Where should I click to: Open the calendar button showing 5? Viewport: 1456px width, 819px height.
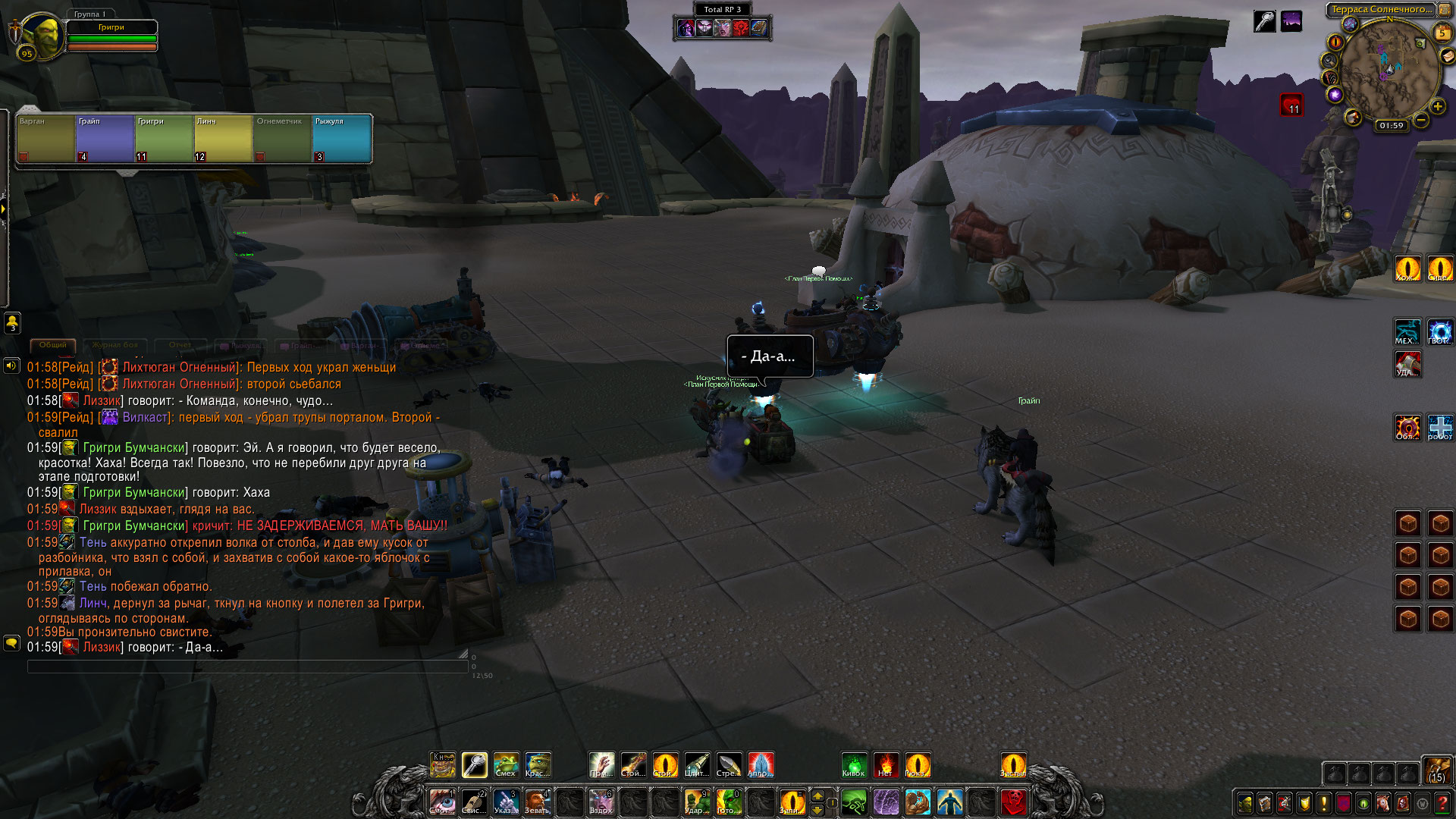pyautogui.click(x=1442, y=33)
